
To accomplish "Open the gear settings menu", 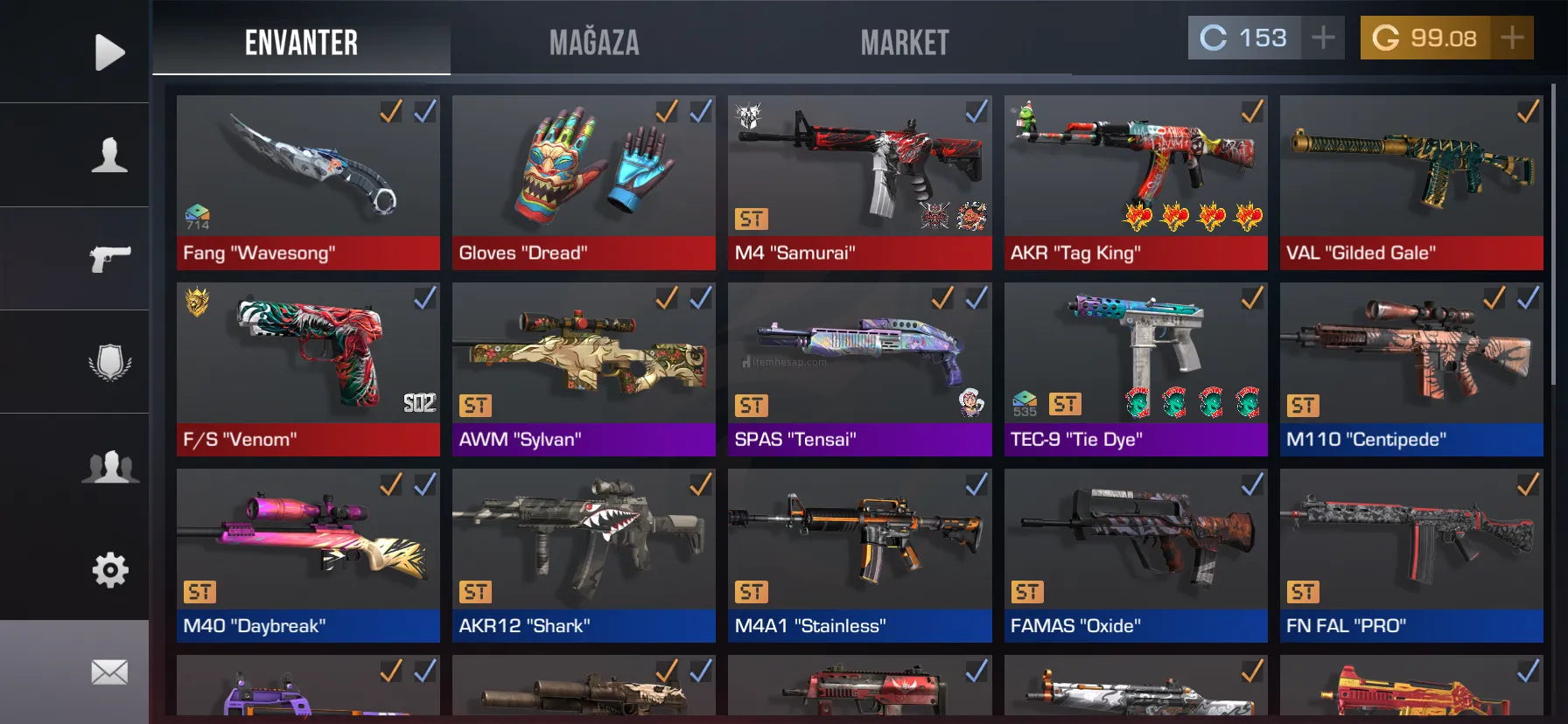I will pyautogui.click(x=109, y=569).
